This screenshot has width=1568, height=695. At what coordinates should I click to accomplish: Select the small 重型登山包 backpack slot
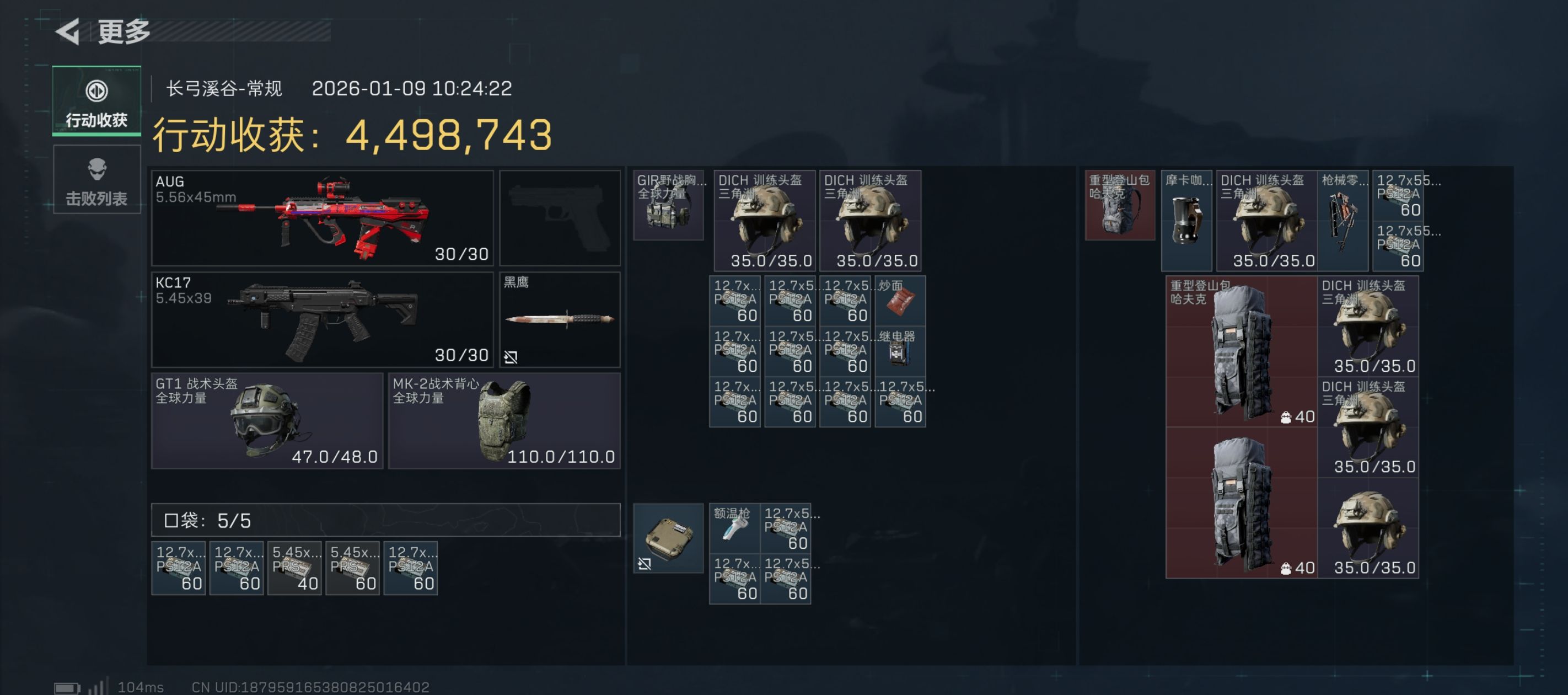point(1119,205)
